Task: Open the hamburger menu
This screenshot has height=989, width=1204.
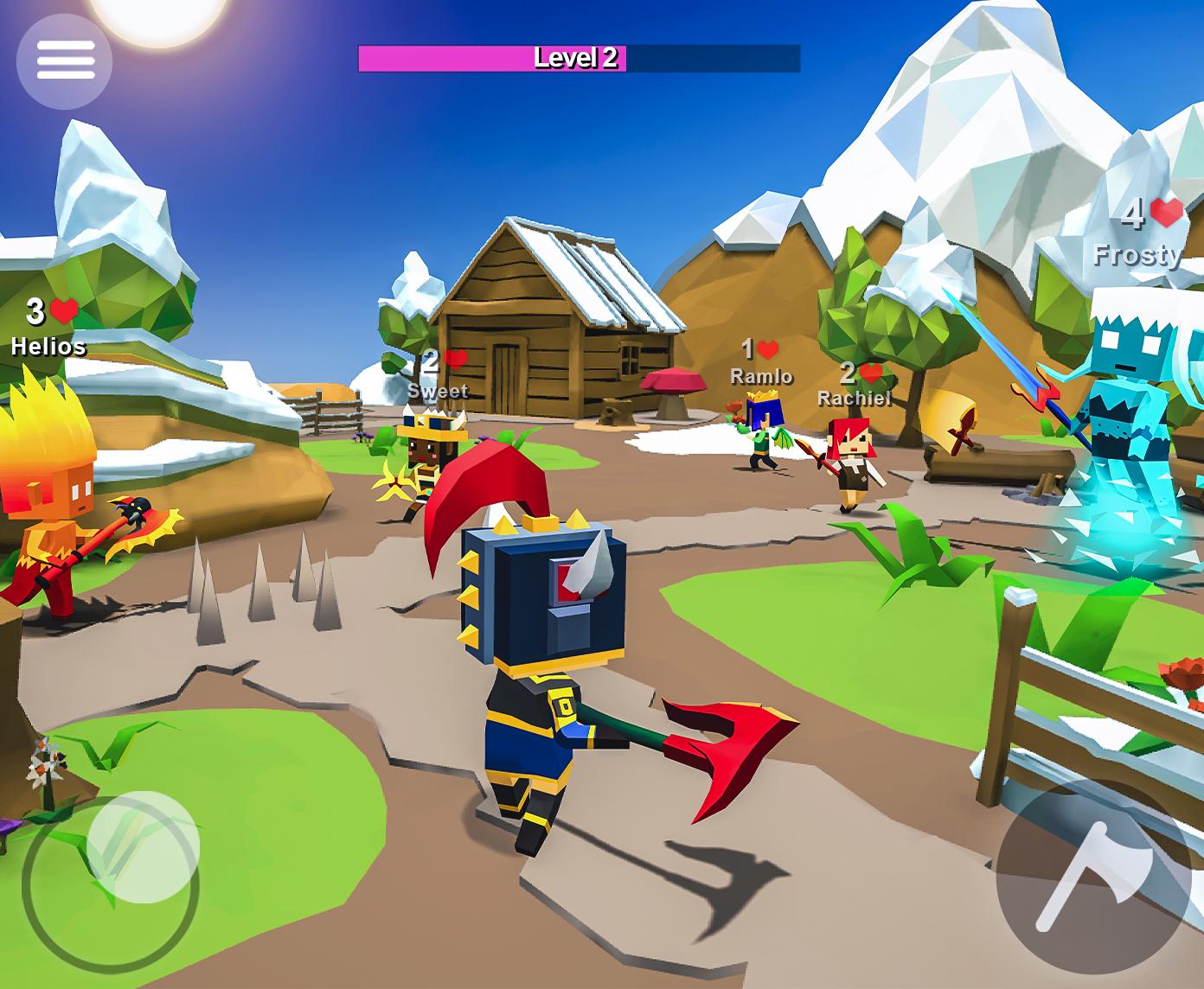Action: click(65, 61)
